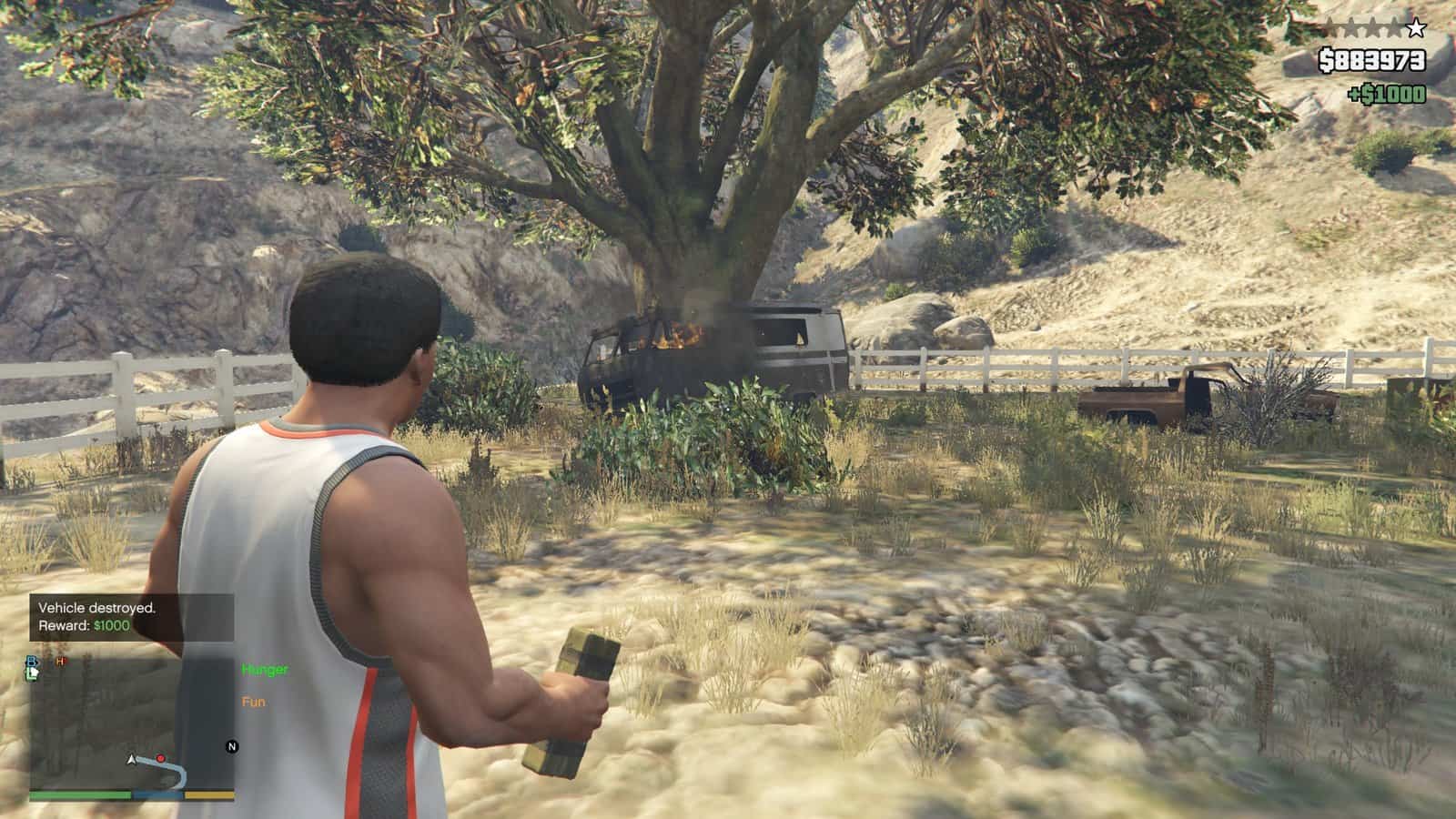Select the red dot blip on the minimap
The height and width of the screenshot is (819, 1456).
tap(160, 758)
